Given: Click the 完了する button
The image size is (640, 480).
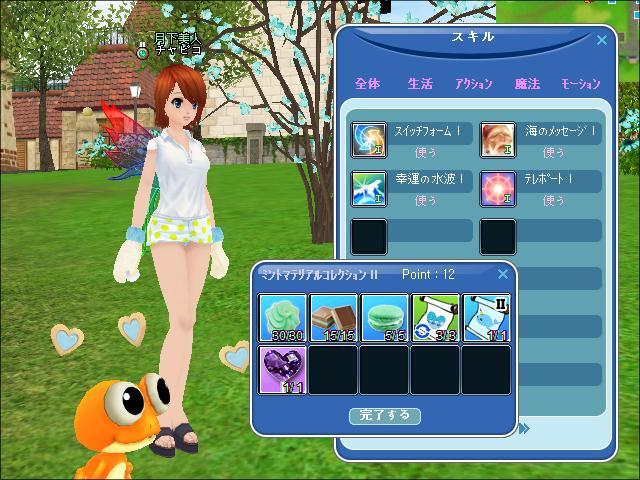Looking at the screenshot, I should (384, 415).
